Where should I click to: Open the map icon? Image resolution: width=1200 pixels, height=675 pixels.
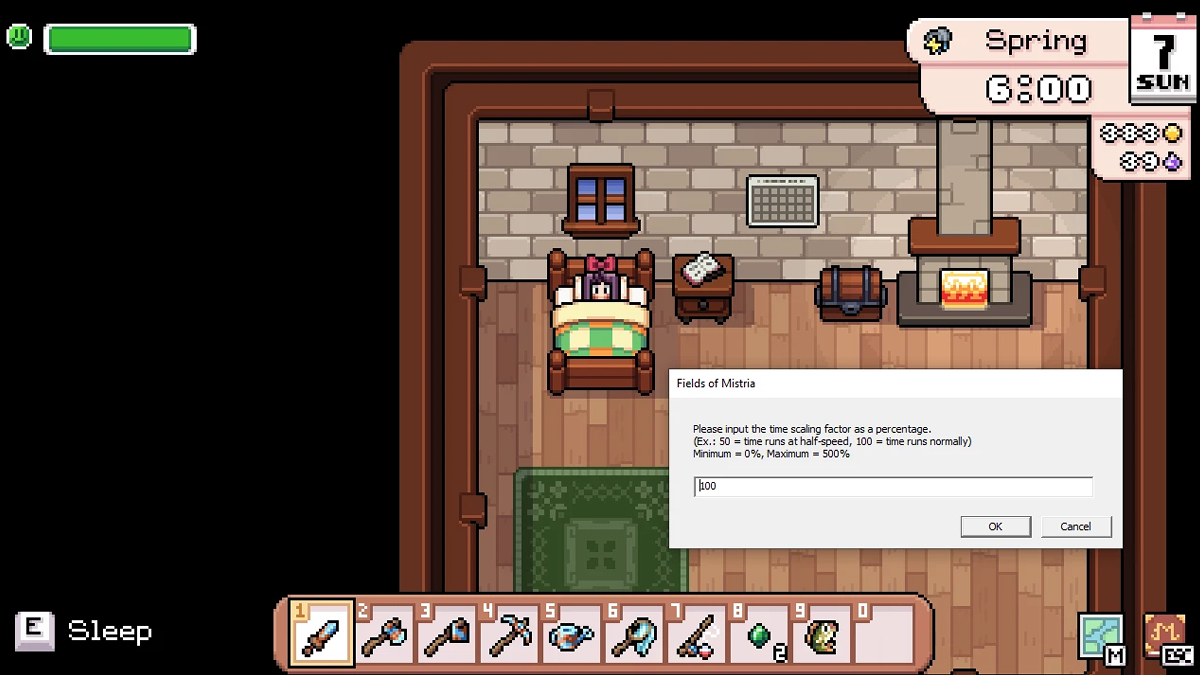click(1099, 636)
